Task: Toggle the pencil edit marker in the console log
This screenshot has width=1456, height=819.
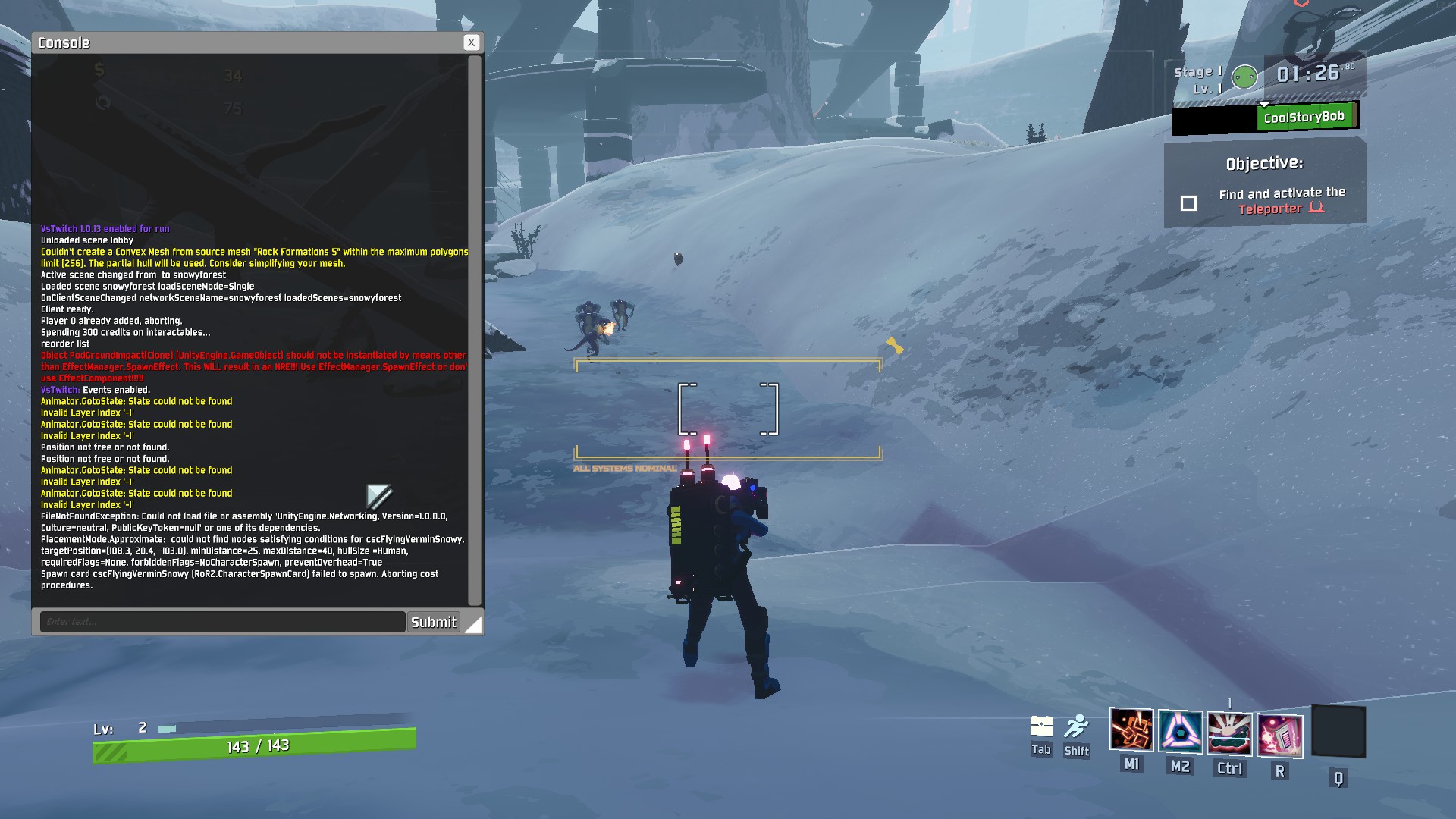Action: click(379, 497)
